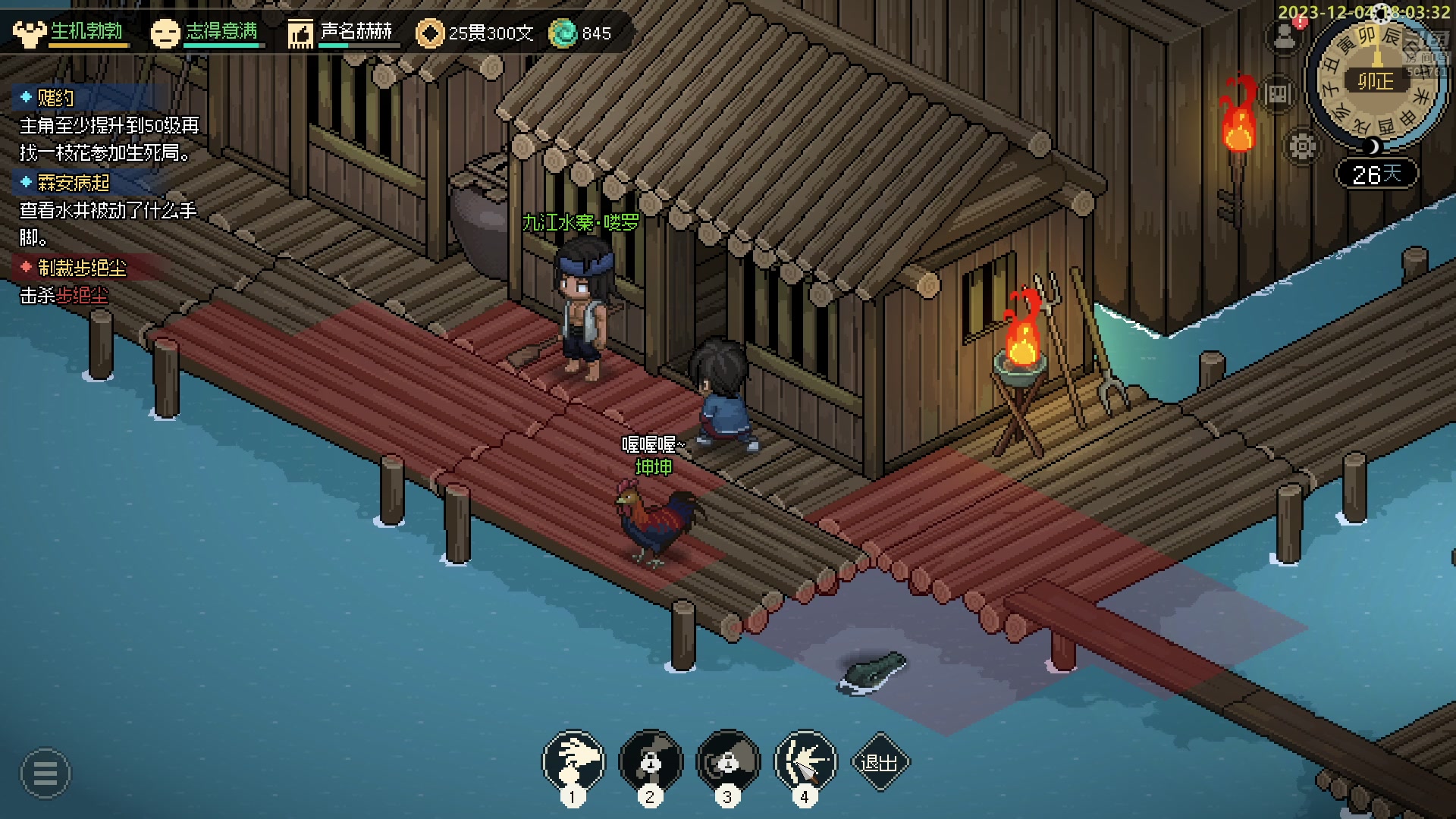Use the pointing hand skill in slot 1
This screenshot has width=1456, height=819.
click(x=573, y=761)
